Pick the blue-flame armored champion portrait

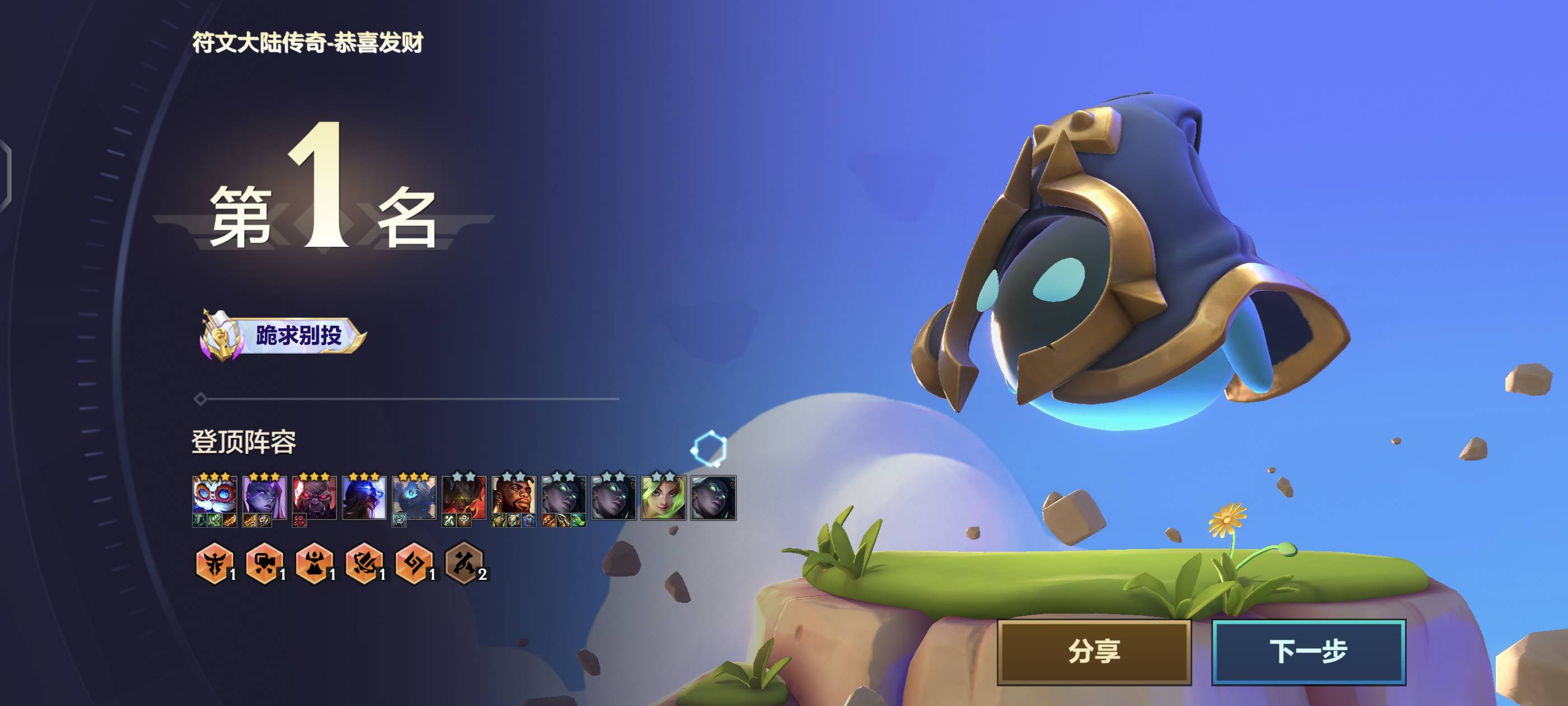[414, 496]
